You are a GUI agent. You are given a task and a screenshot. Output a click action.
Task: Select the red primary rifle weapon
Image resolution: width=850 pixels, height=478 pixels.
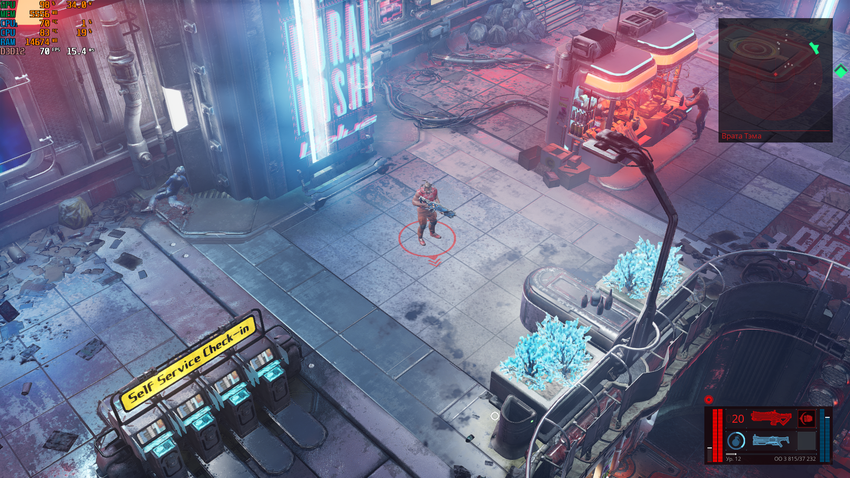[770, 419]
